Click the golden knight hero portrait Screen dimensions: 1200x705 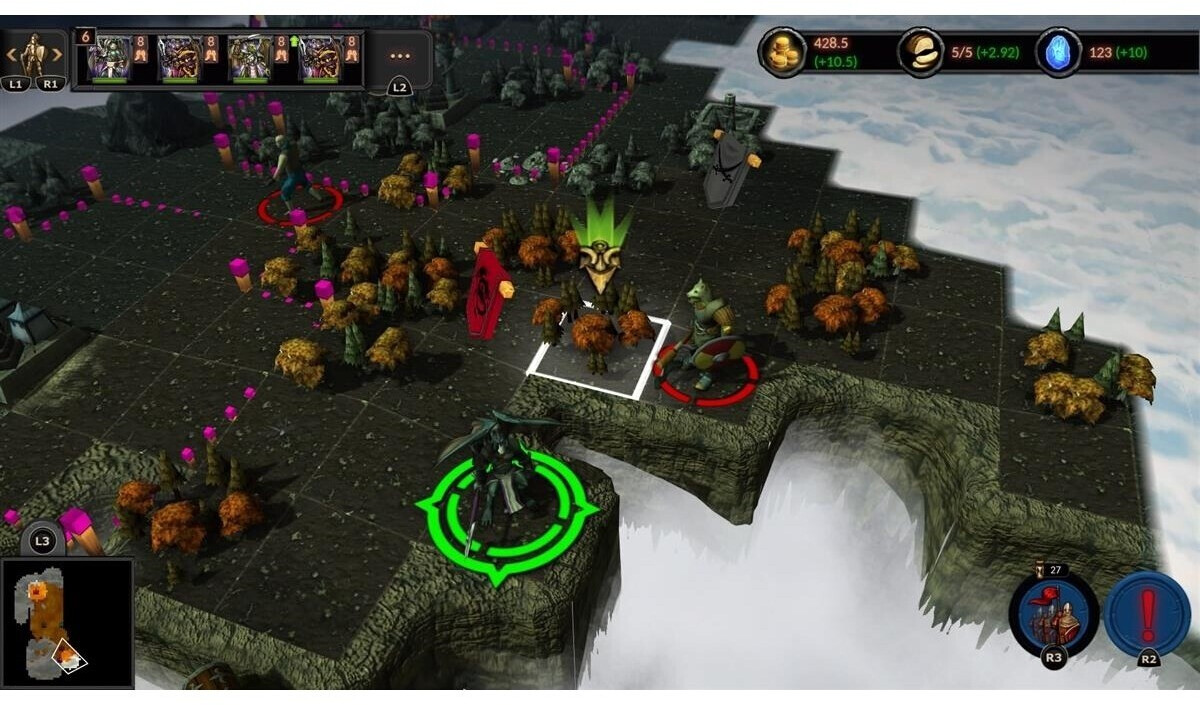tap(34, 55)
